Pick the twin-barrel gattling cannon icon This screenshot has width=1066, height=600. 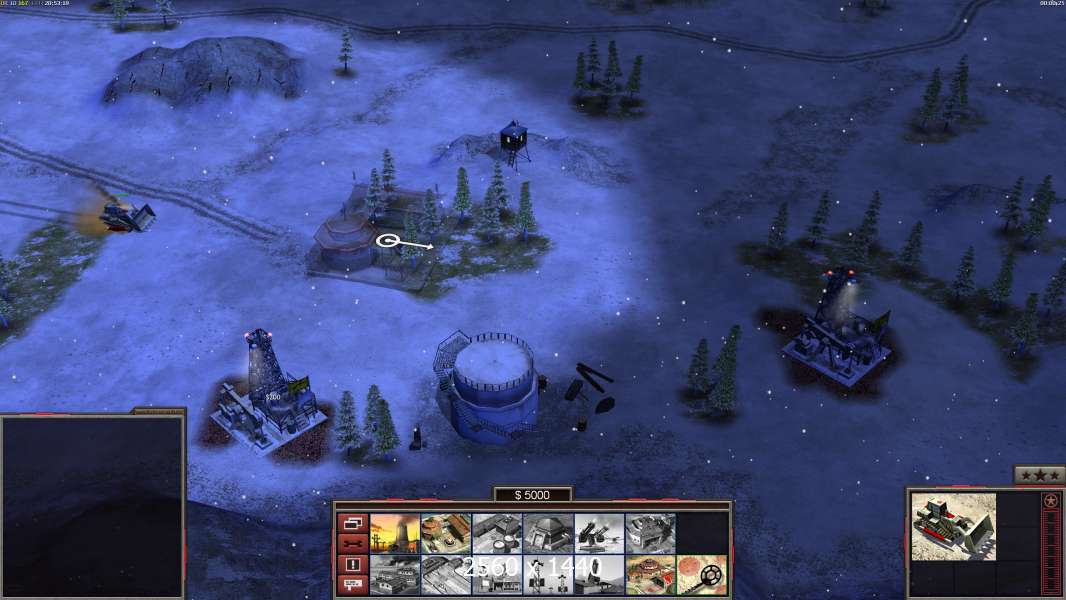[599, 533]
